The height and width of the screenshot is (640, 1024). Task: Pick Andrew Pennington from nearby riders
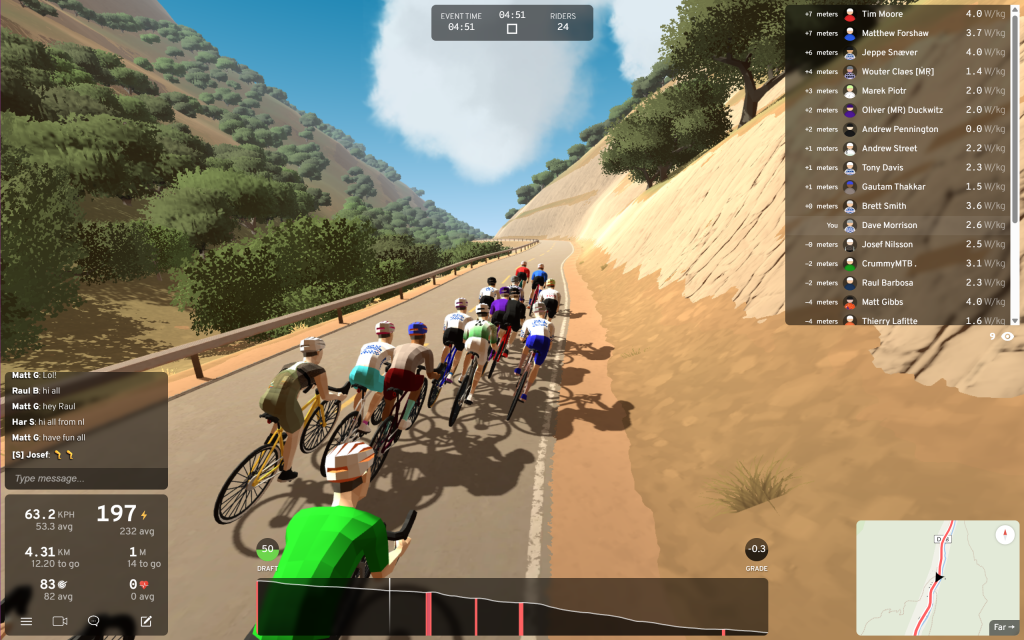[900, 129]
